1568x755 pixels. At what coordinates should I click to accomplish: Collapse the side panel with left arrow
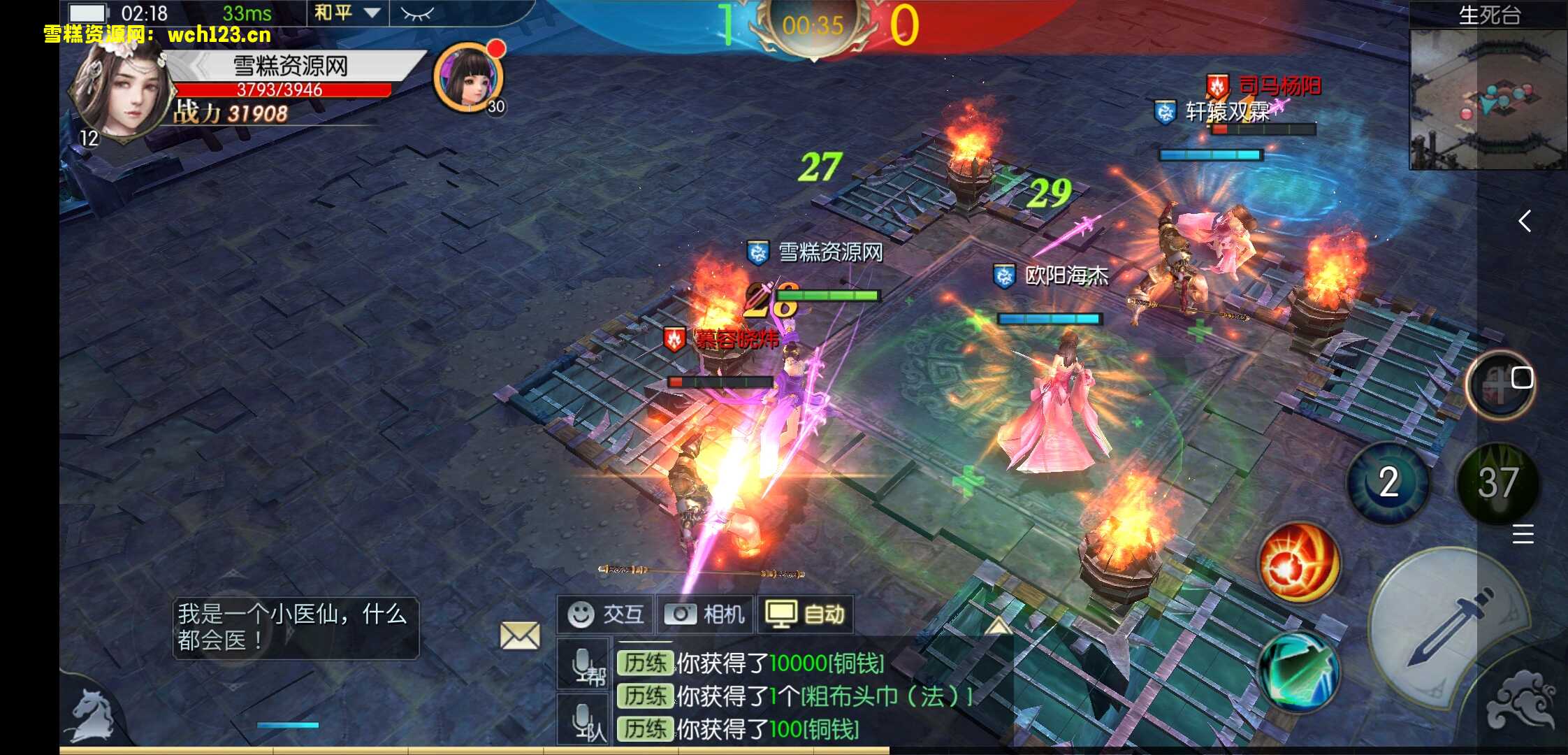pyautogui.click(x=1525, y=222)
